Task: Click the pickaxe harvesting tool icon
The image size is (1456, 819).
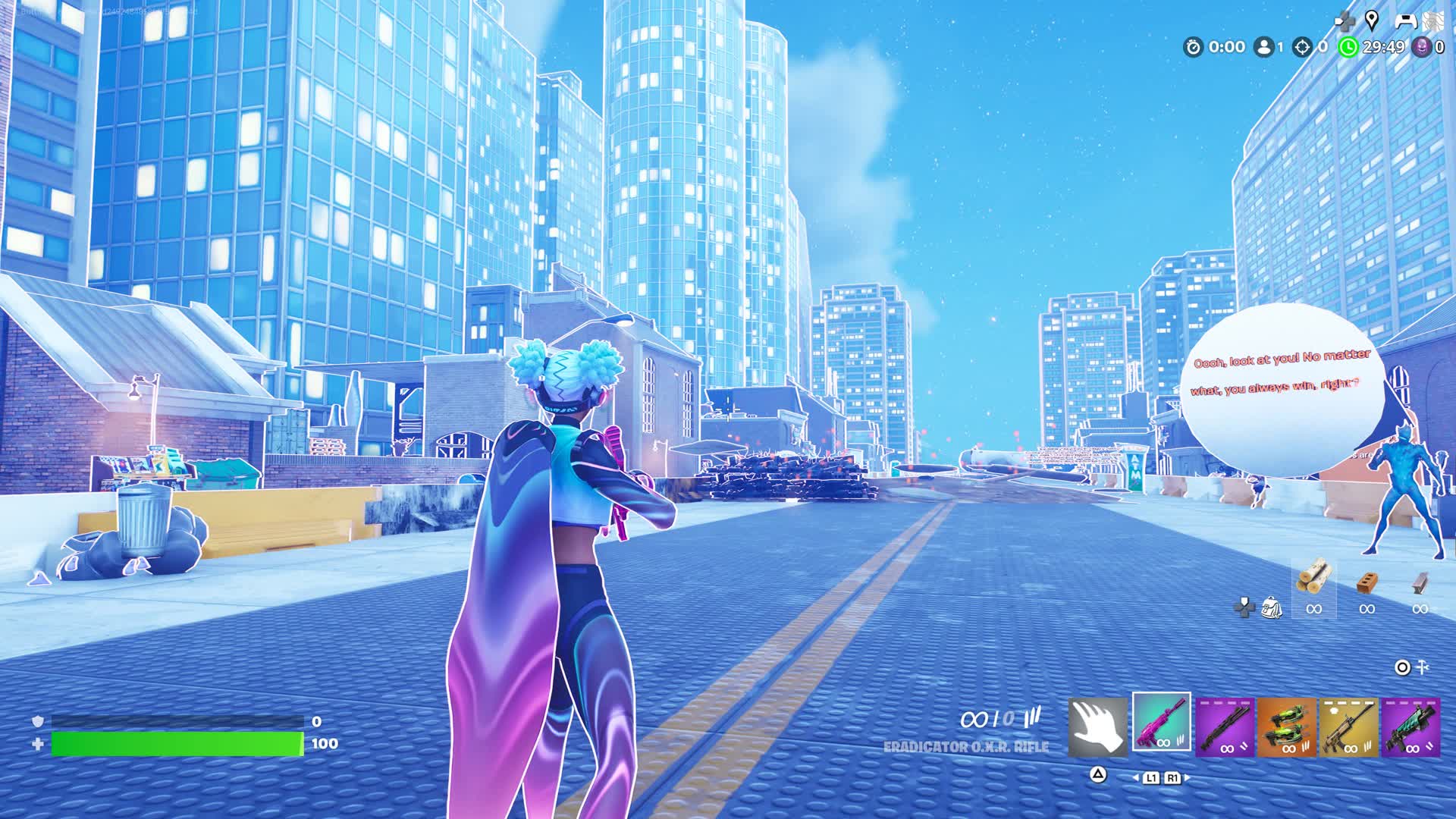Action: point(1423,667)
